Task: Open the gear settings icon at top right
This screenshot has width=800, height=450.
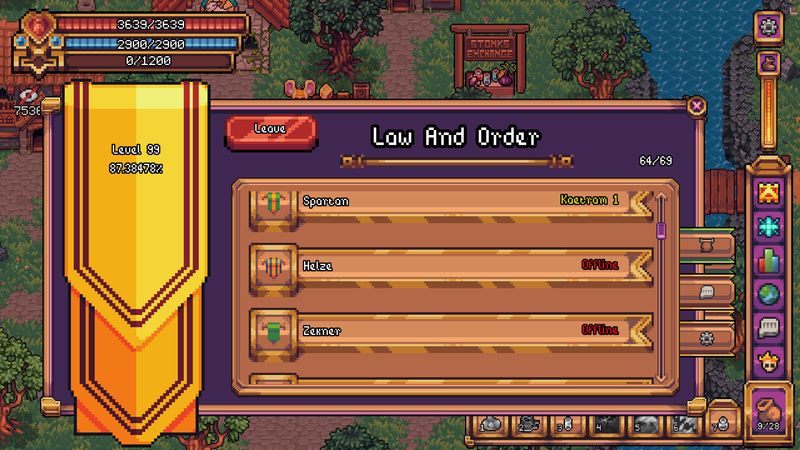Action: (x=769, y=27)
